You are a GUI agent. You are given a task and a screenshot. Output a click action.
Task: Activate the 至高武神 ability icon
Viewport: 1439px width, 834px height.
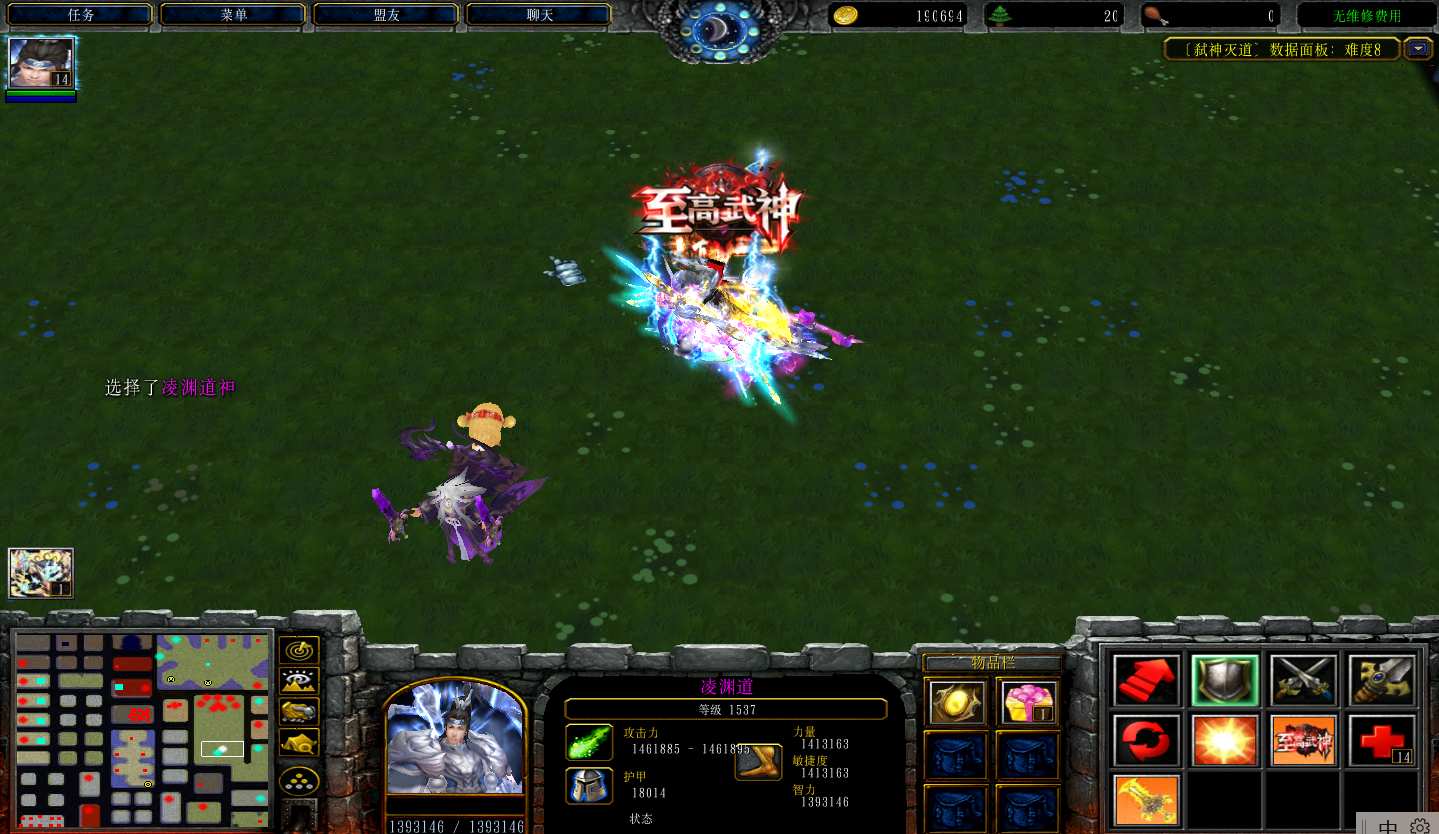pyautogui.click(x=1303, y=741)
